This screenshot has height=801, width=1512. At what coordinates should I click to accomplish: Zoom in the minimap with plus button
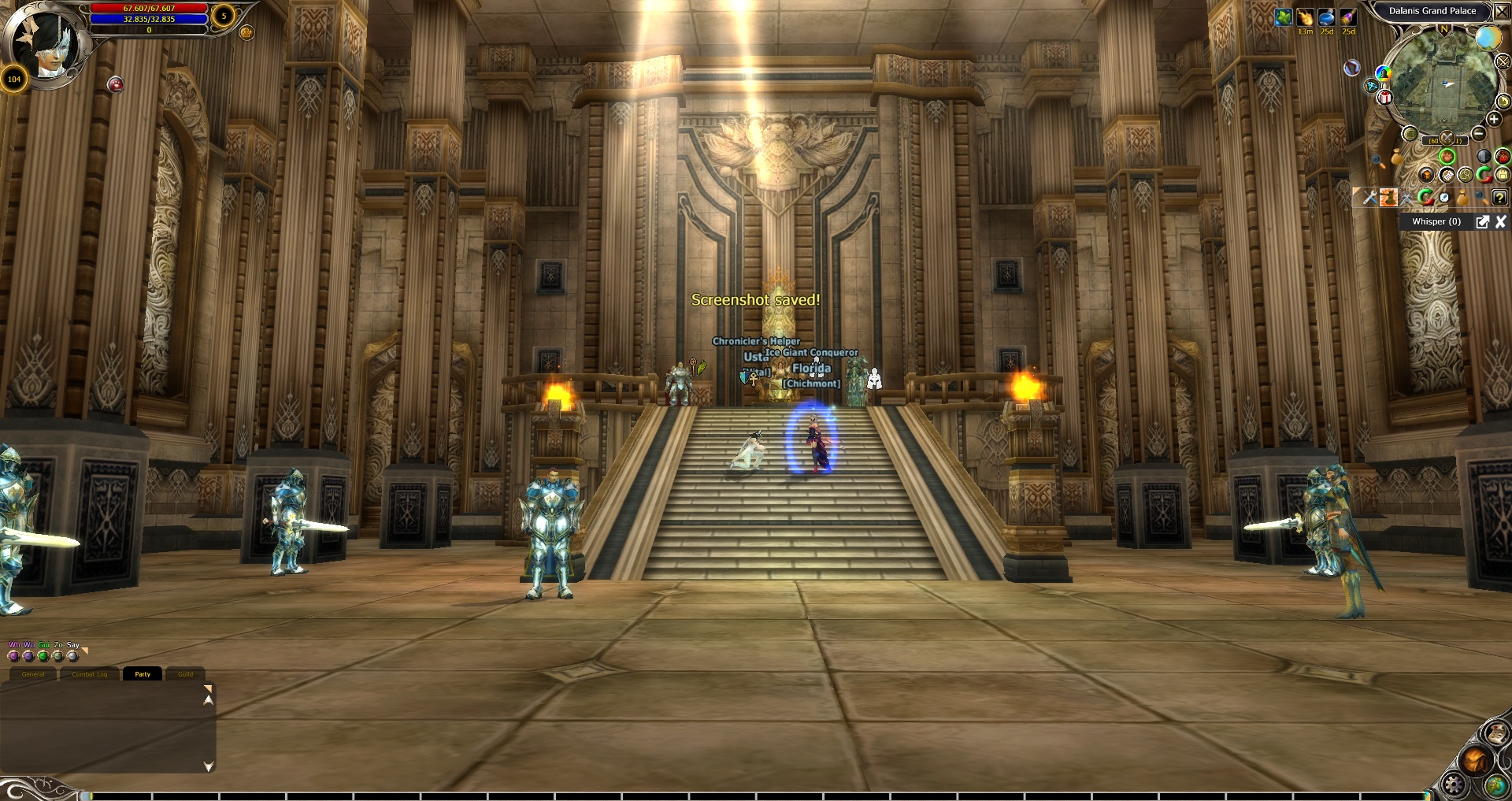point(1494,120)
